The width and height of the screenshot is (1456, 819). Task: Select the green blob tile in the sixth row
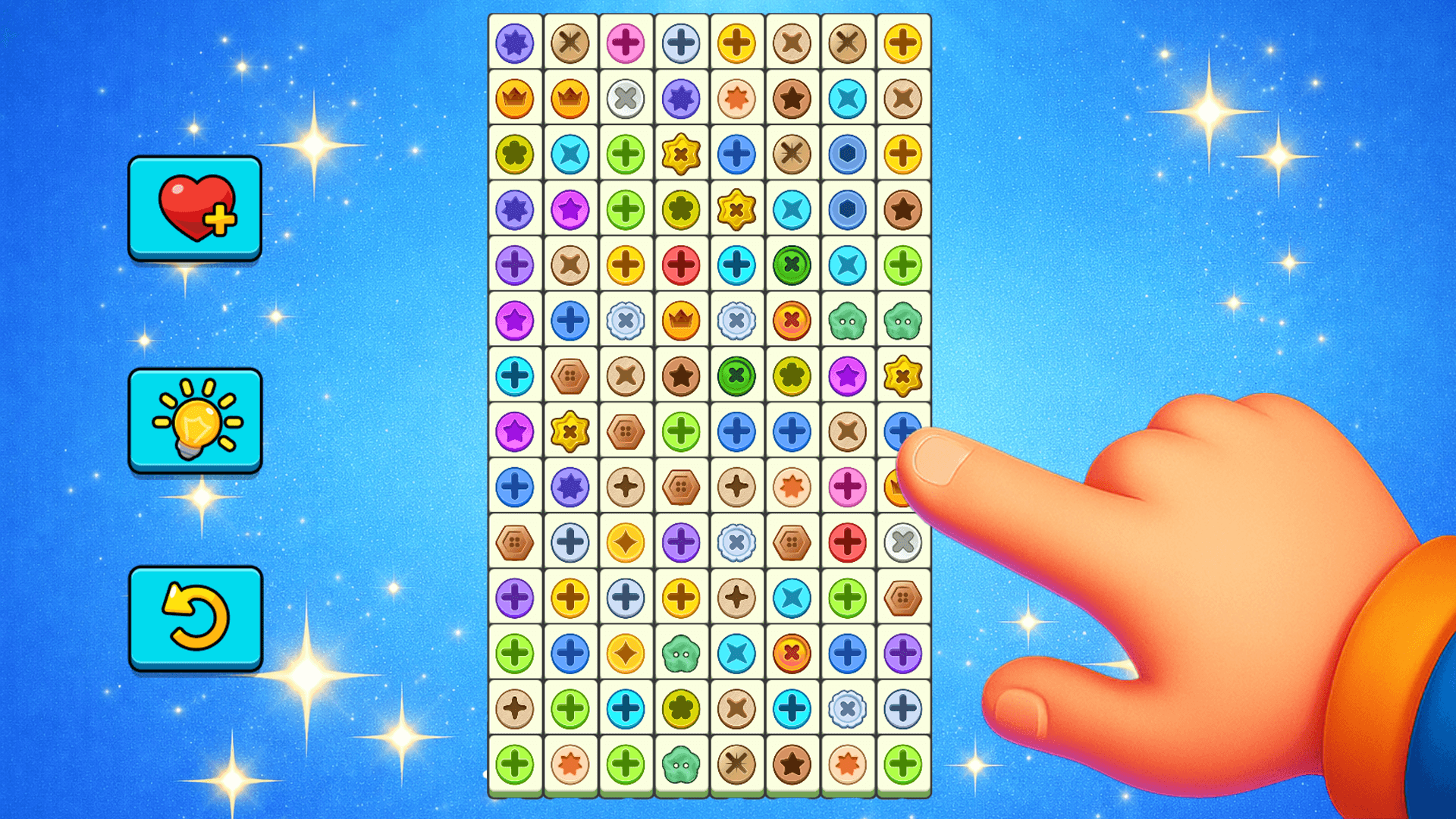tap(846, 320)
